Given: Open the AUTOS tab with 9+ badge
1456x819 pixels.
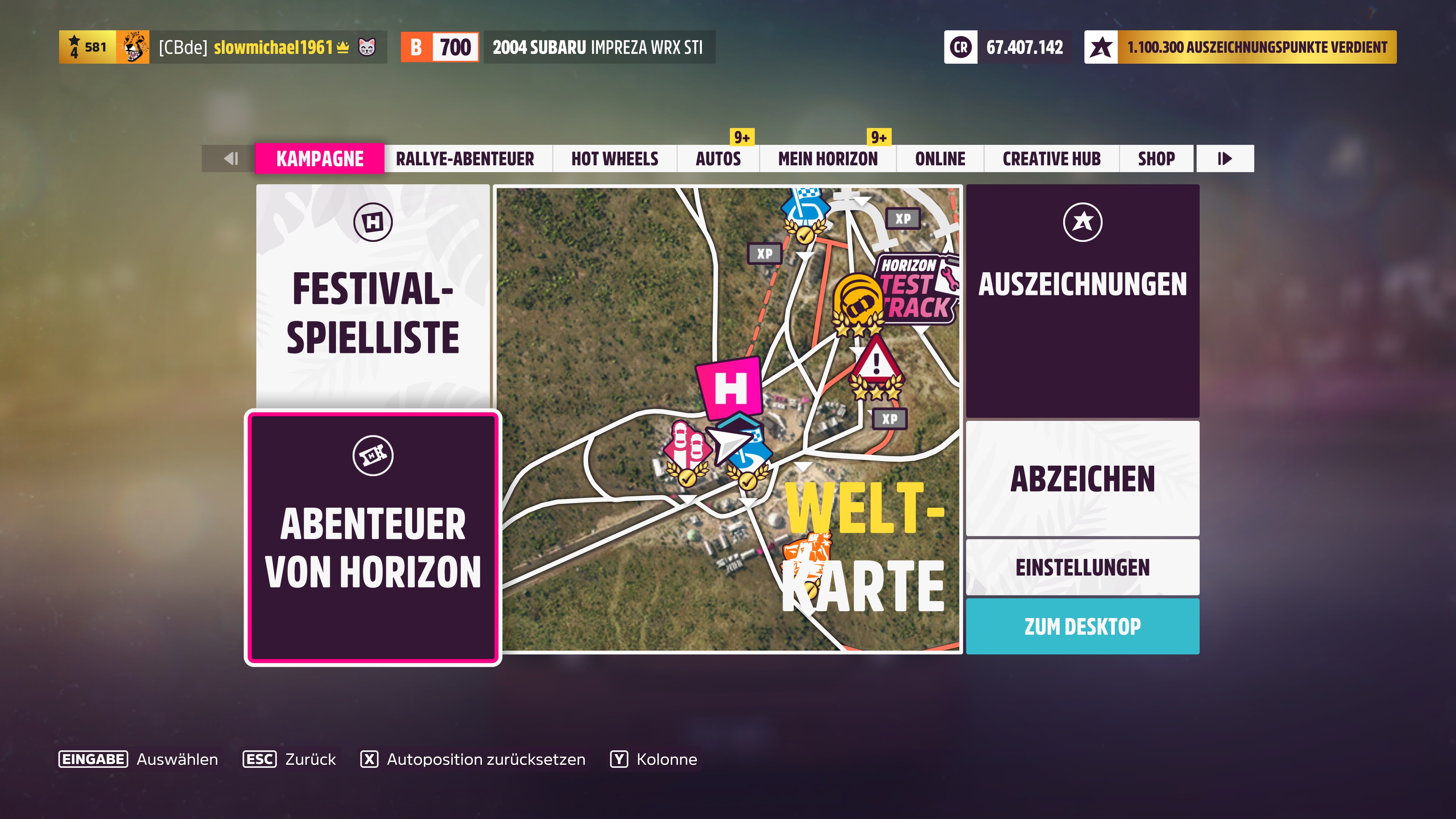Looking at the screenshot, I should [719, 159].
